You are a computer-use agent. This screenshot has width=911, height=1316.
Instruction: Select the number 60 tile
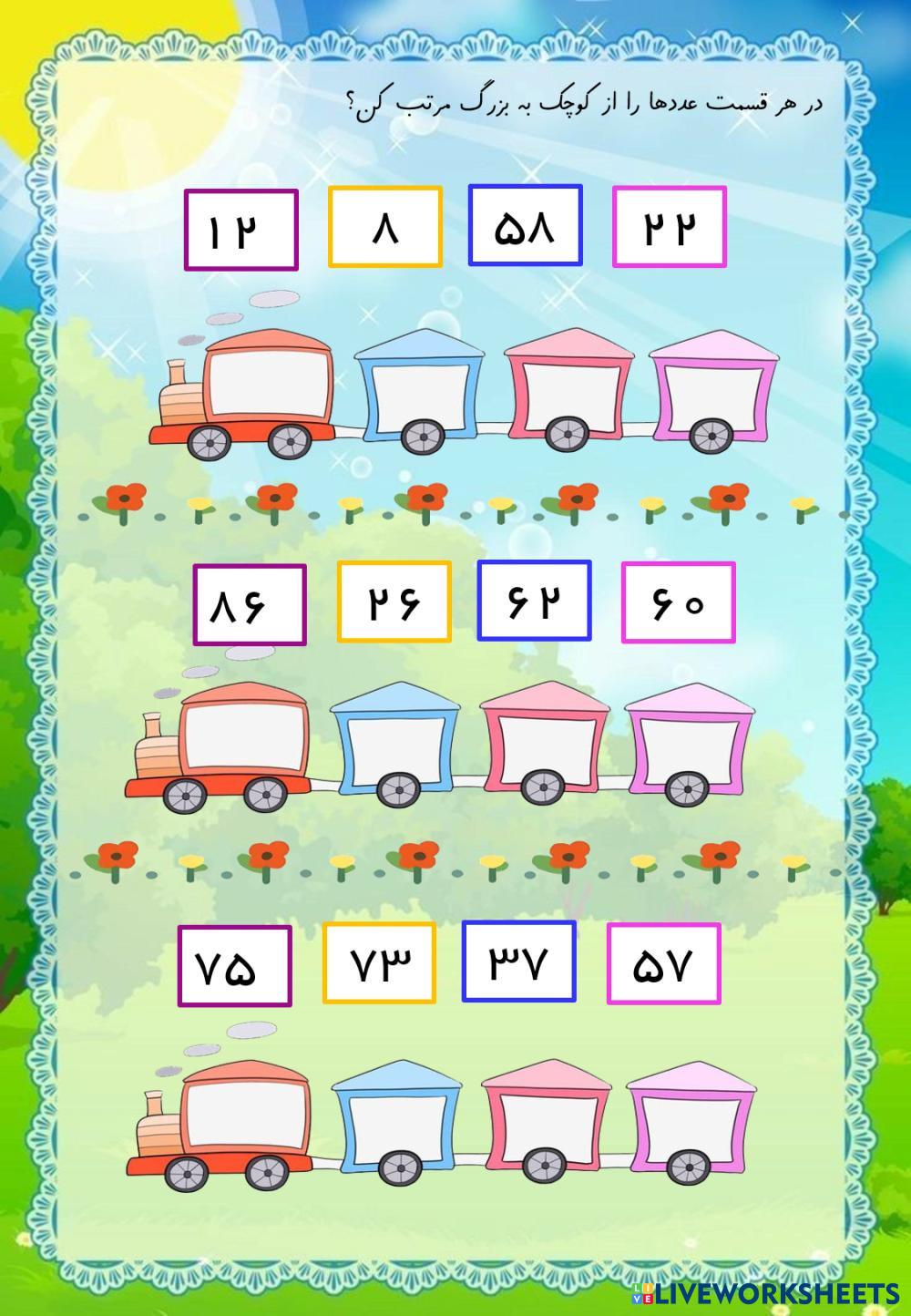pyautogui.click(x=678, y=601)
